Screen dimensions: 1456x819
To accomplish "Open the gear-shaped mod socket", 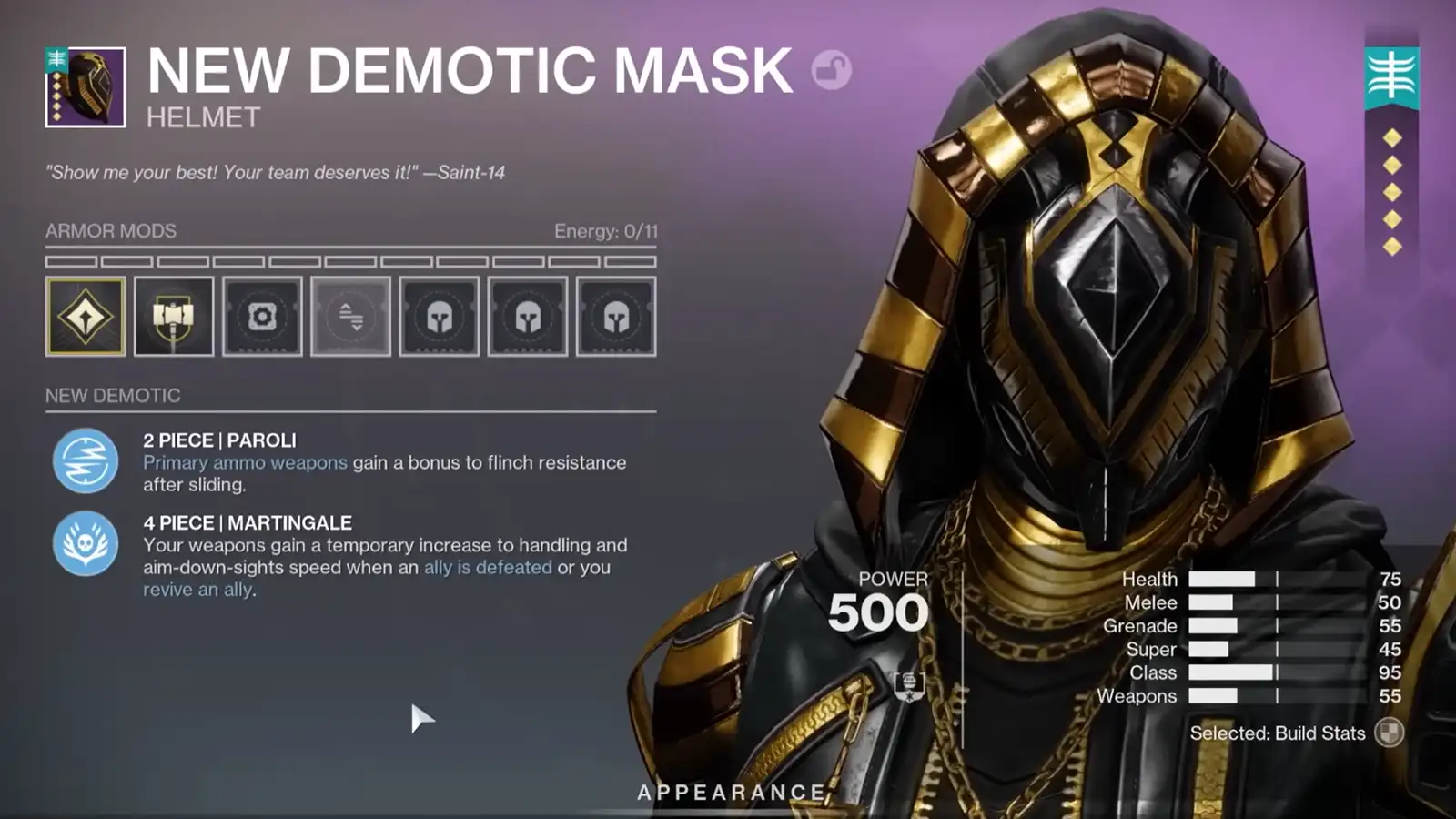I will pyautogui.click(x=262, y=314).
